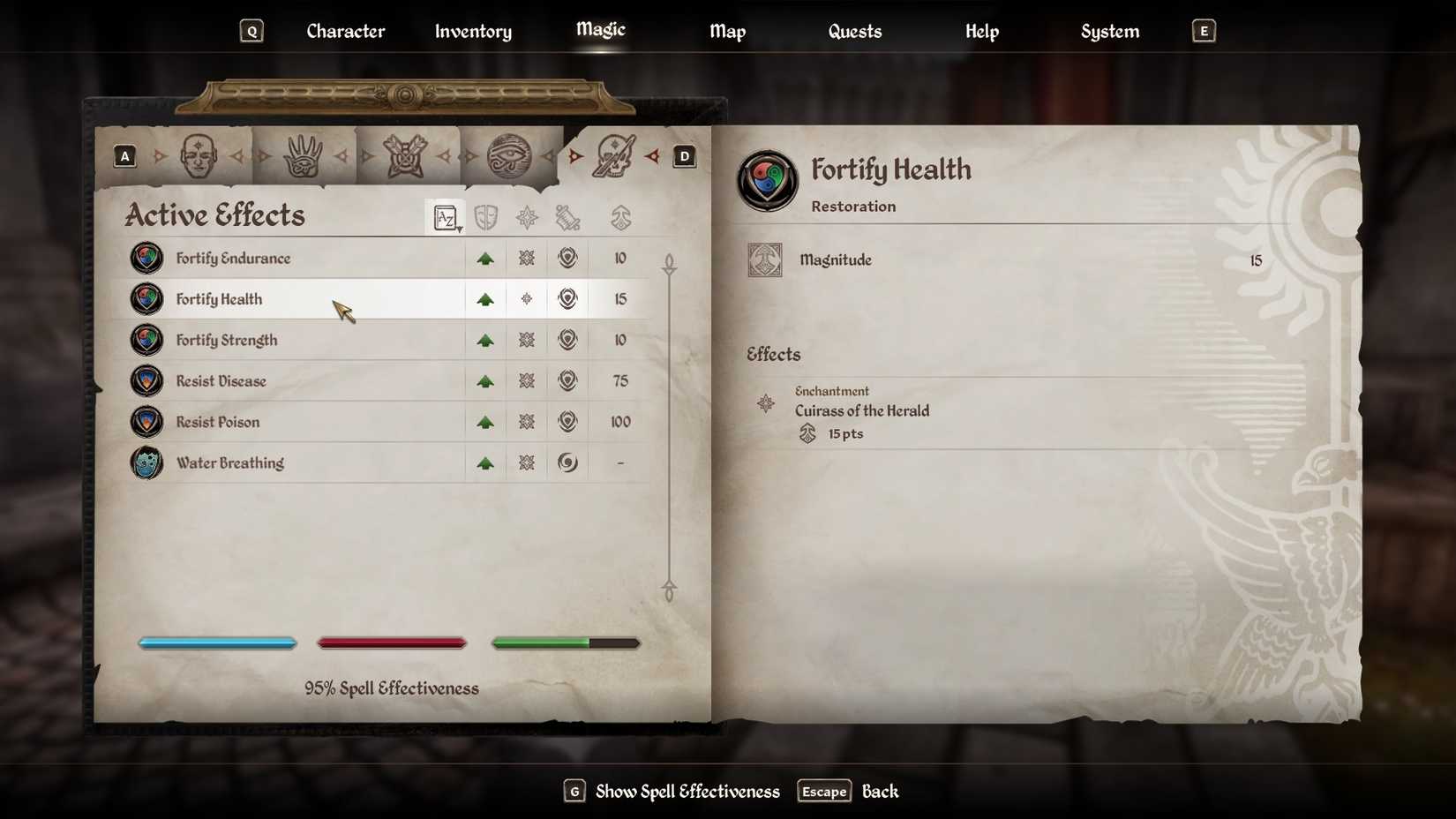Screen dimensions: 1456x819
Task: Select the Eye of Mysticism tab icon
Action: pos(512,154)
